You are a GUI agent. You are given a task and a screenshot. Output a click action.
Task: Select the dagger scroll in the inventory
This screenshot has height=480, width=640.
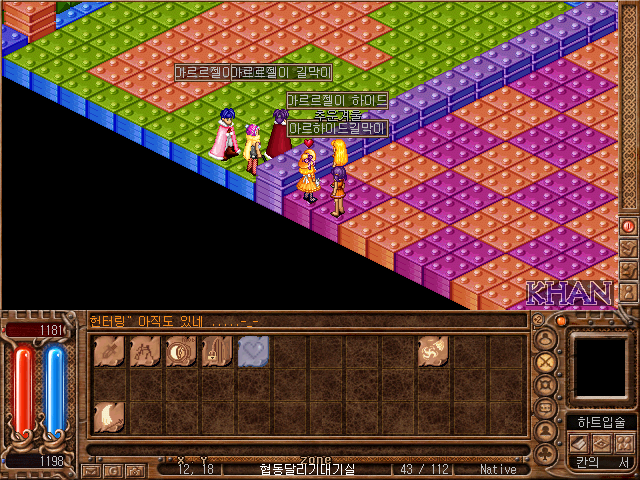tap(109, 351)
